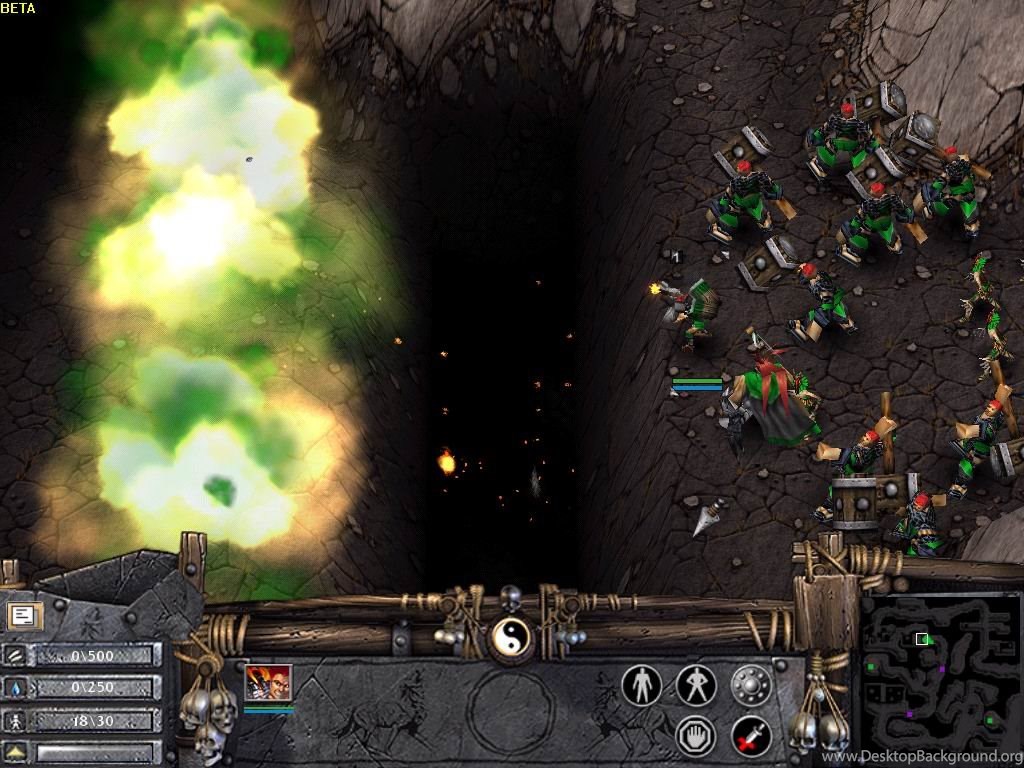
Task: Click the population figure icon
Action: click(16, 720)
